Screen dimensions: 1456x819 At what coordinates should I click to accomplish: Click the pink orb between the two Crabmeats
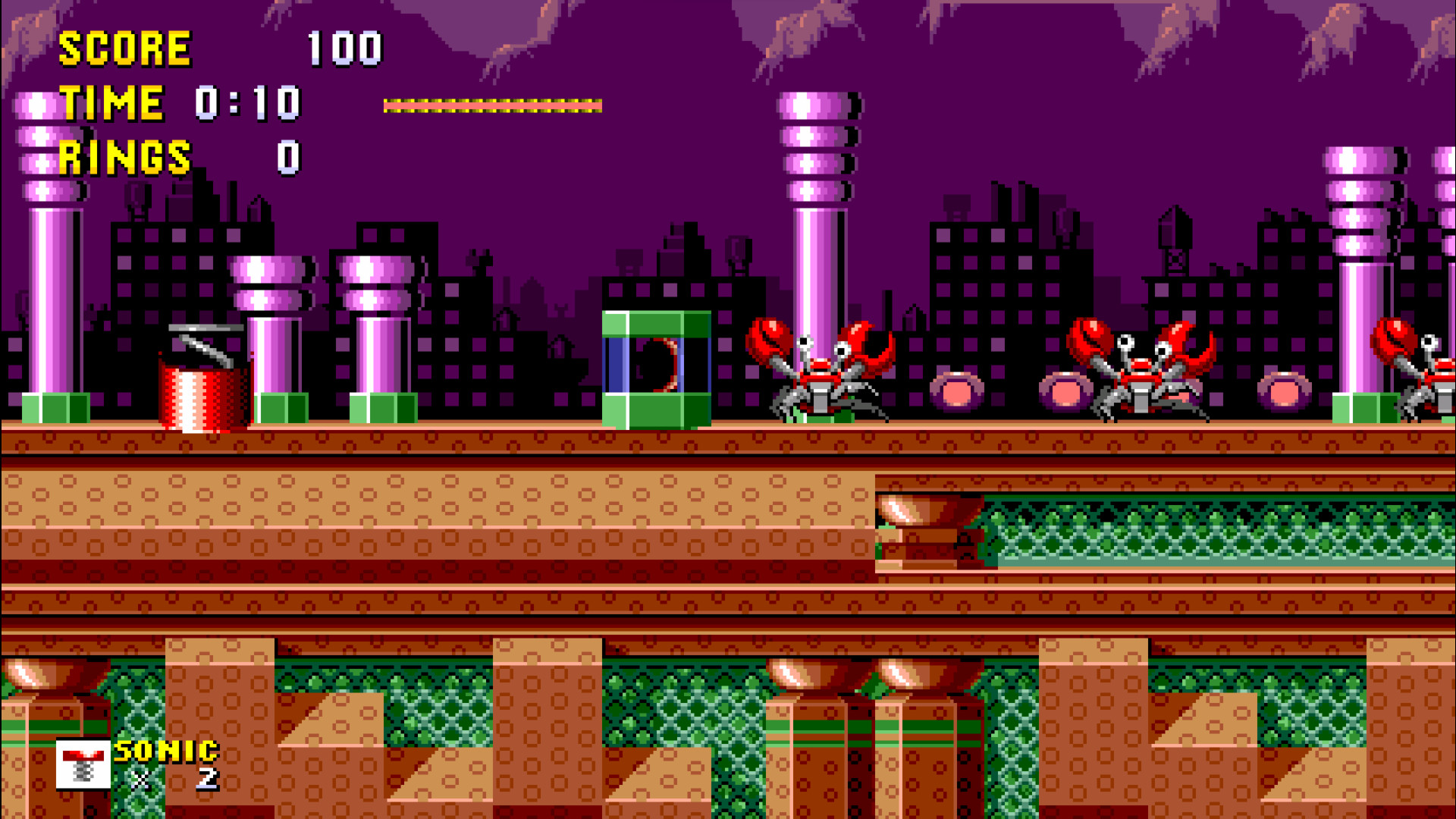tap(957, 391)
